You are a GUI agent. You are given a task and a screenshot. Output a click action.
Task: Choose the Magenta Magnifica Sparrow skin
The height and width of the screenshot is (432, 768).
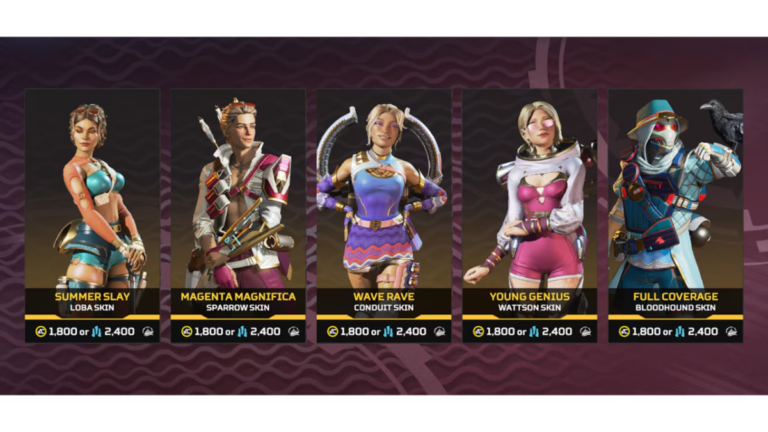point(238,215)
